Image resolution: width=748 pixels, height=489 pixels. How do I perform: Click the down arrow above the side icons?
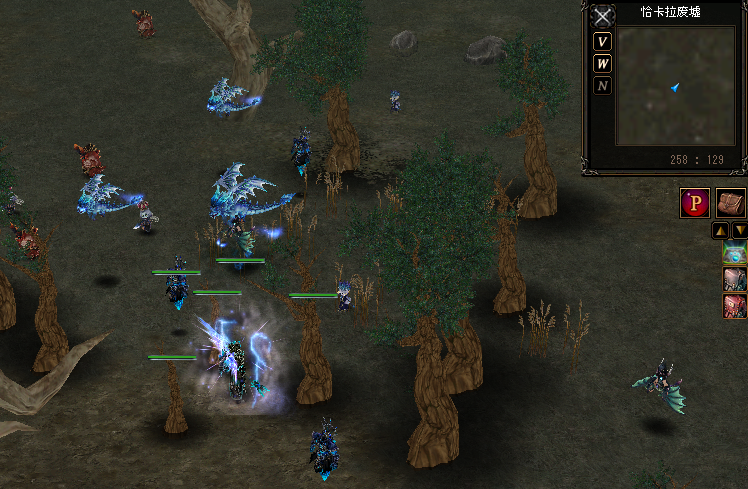click(x=739, y=230)
